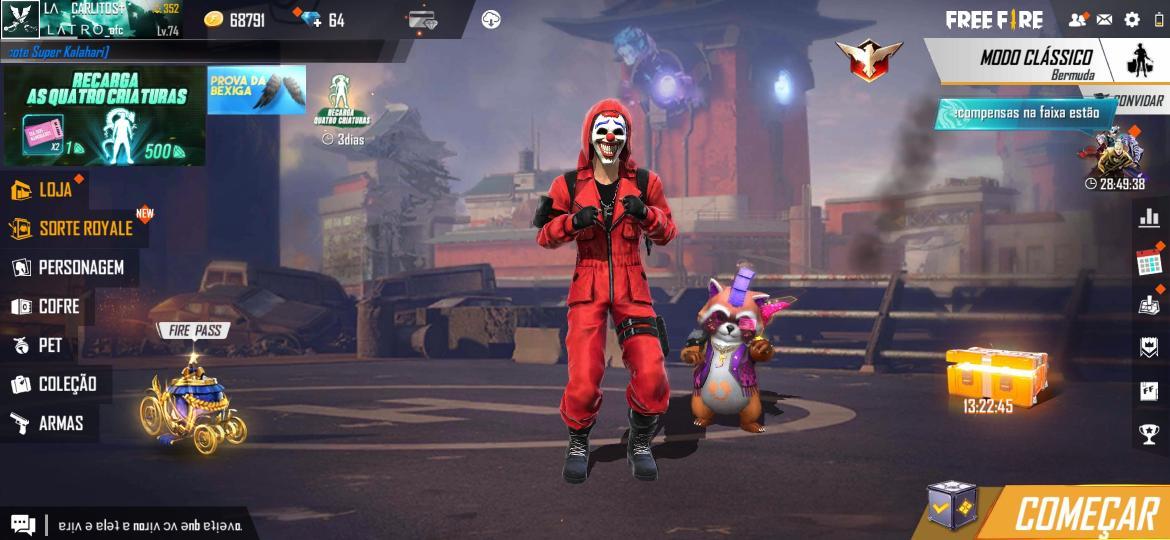The width and height of the screenshot is (1170, 540).
Task: Open the Fire Pass golden carriage
Action: point(194,405)
